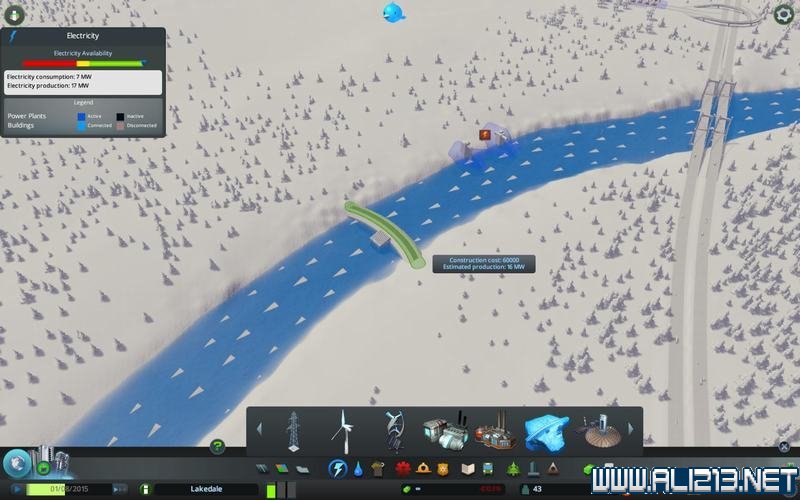Open the Parks tree menu
800x500 pixels.
514,468
